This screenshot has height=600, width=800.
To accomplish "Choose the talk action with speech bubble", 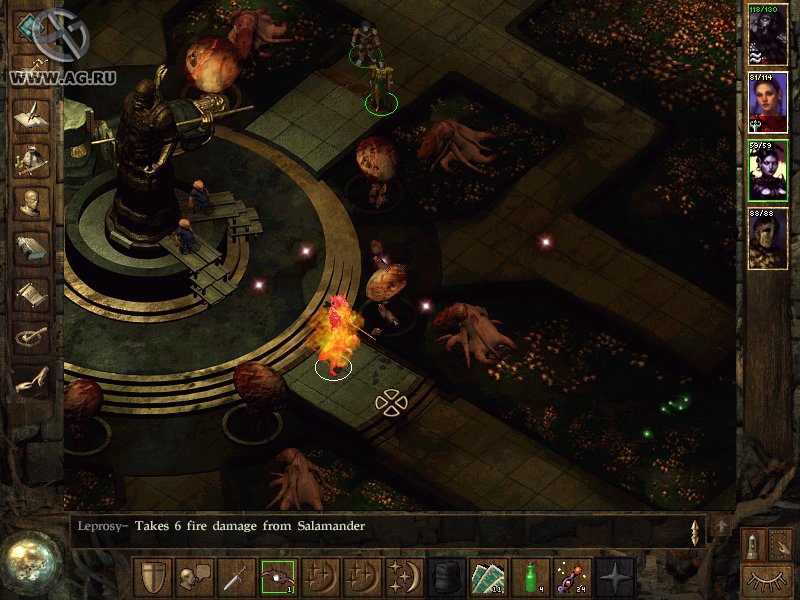I will click(x=192, y=576).
